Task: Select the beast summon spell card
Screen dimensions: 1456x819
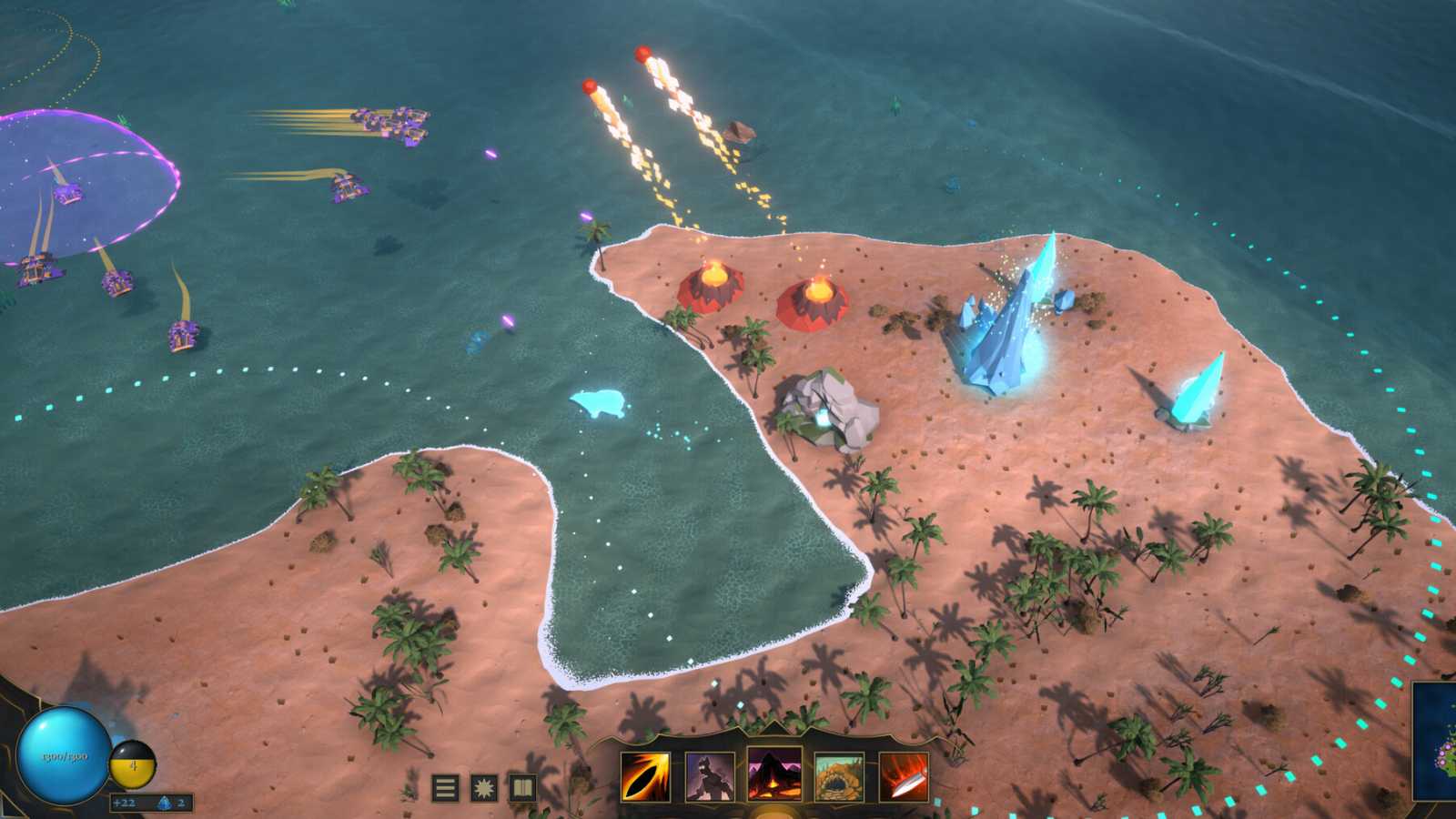Action: (x=709, y=778)
